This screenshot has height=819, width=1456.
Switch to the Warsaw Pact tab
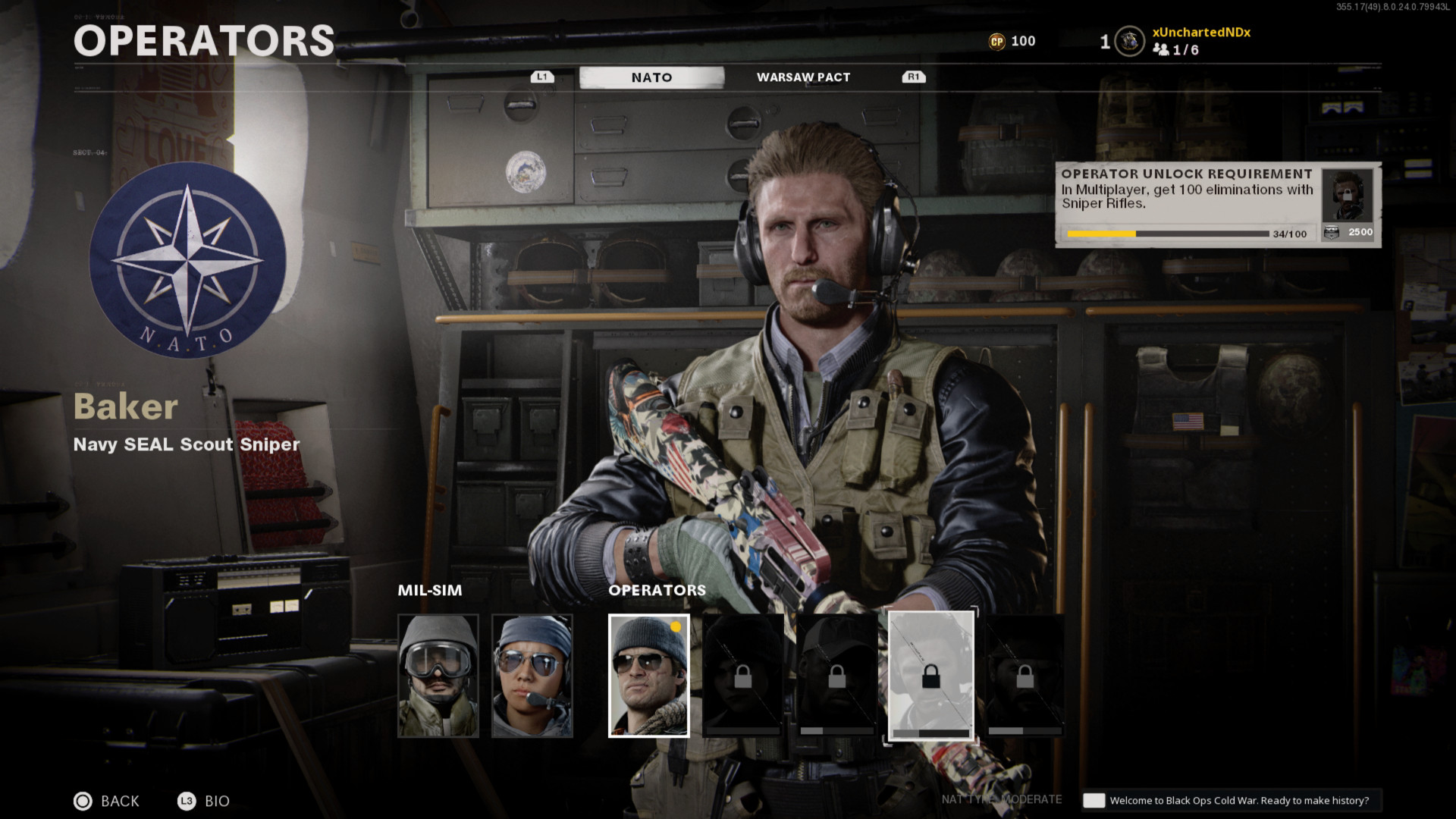point(803,77)
